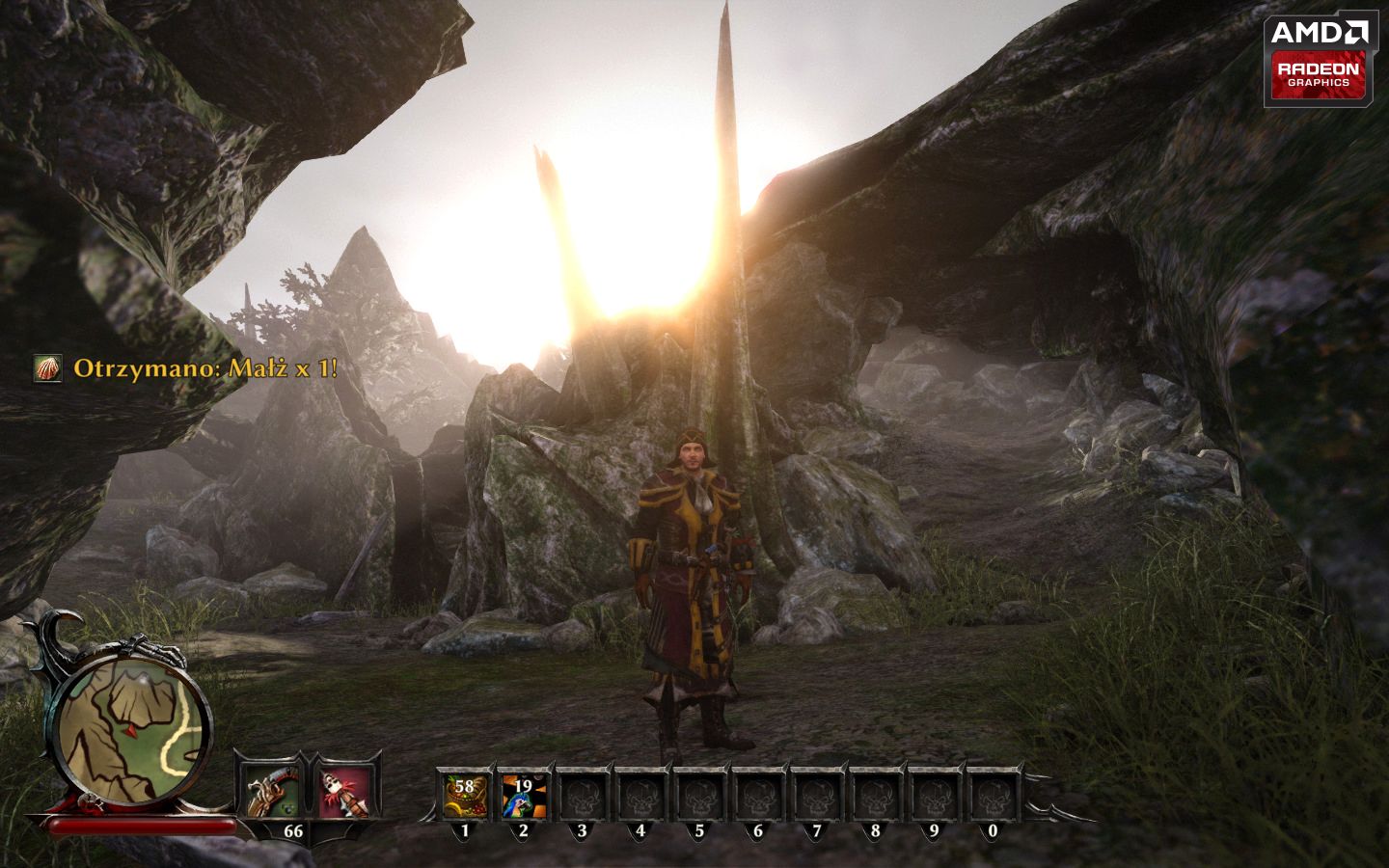Use the parrot item in hotbar slot 2
1389x868 pixels.
[524, 797]
